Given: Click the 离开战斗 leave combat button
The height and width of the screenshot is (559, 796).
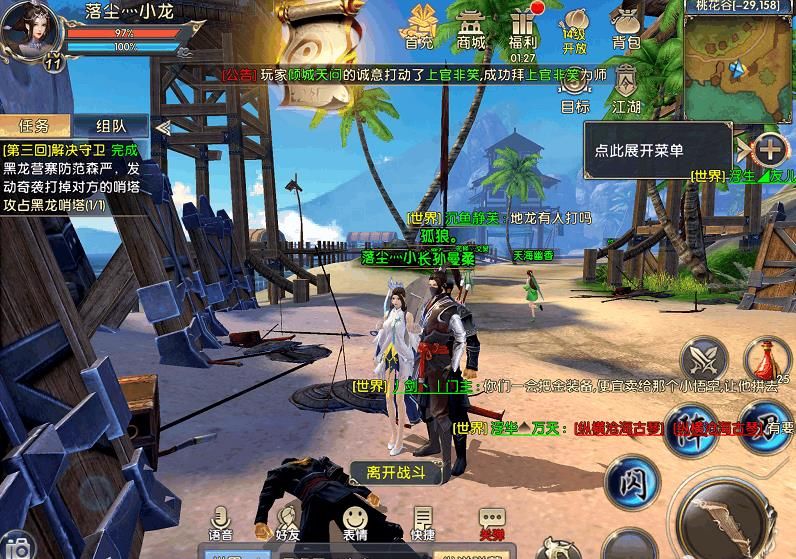Looking at the screenshot, I should tap(396, 472).
